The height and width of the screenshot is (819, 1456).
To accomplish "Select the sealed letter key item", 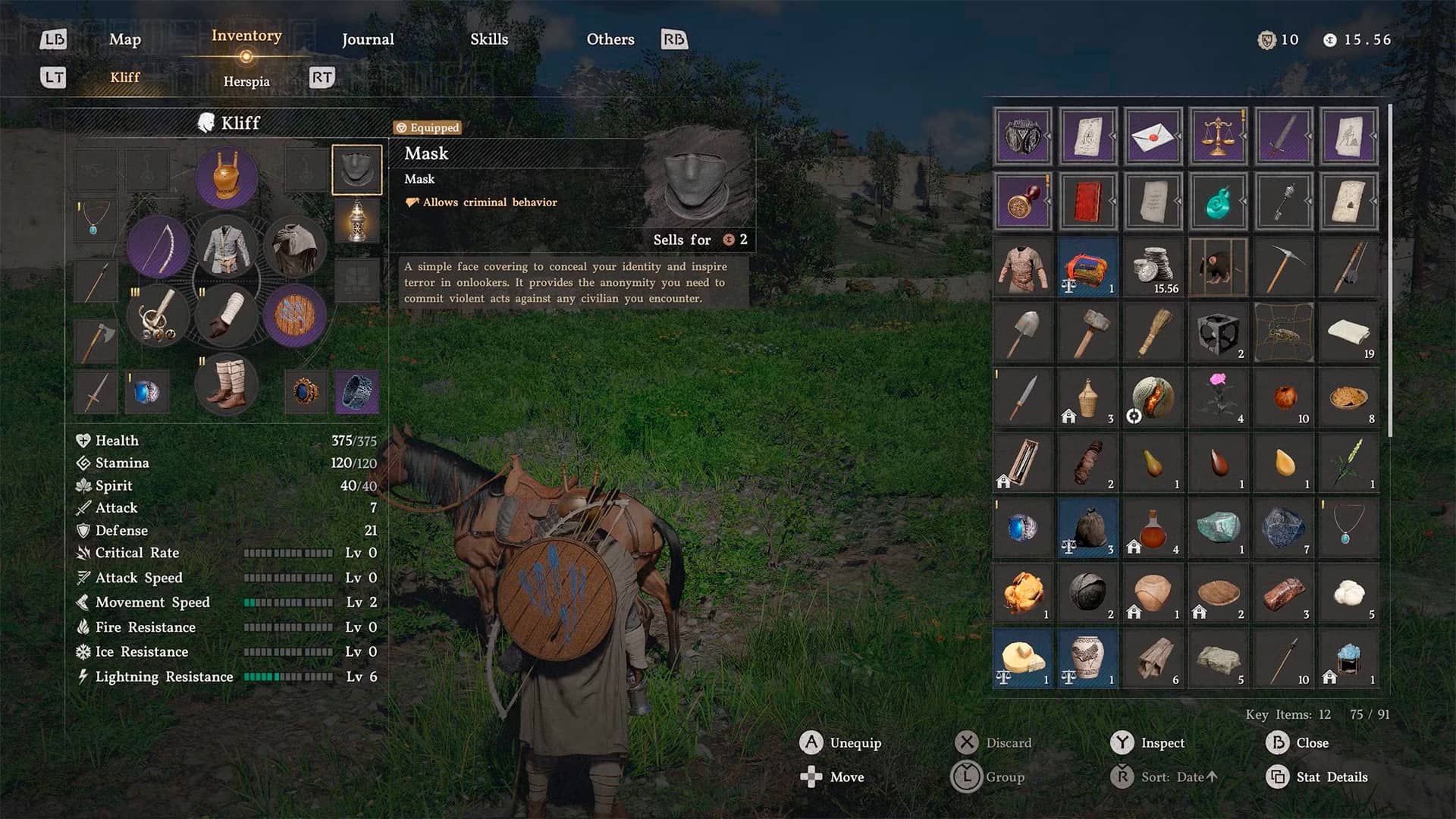I will [1153, 136].
